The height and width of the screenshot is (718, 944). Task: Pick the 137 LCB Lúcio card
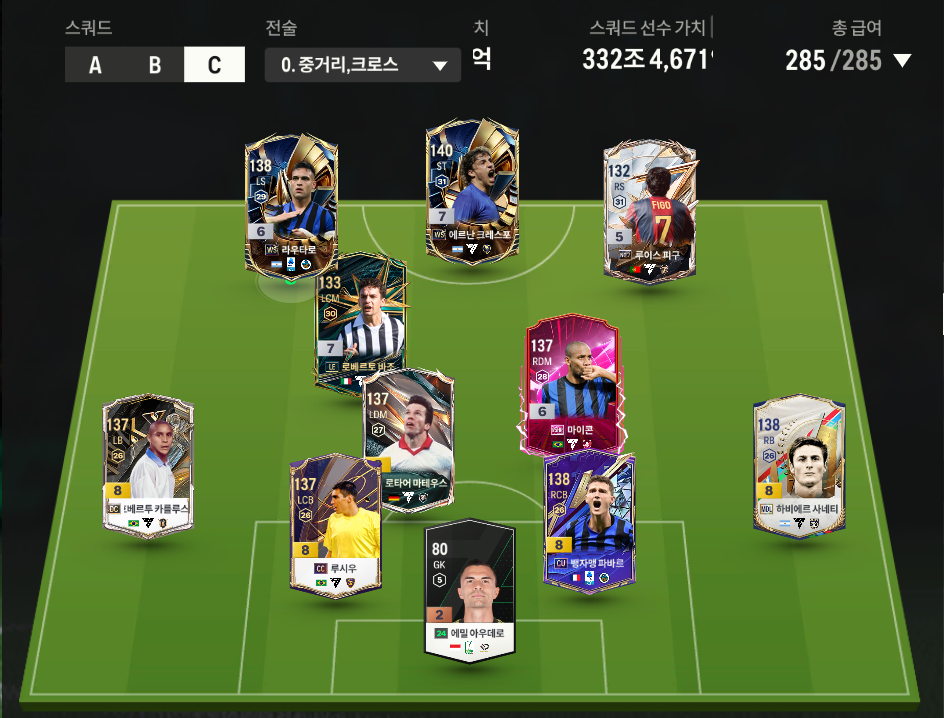pyautogui.click(x=335, y=525)
